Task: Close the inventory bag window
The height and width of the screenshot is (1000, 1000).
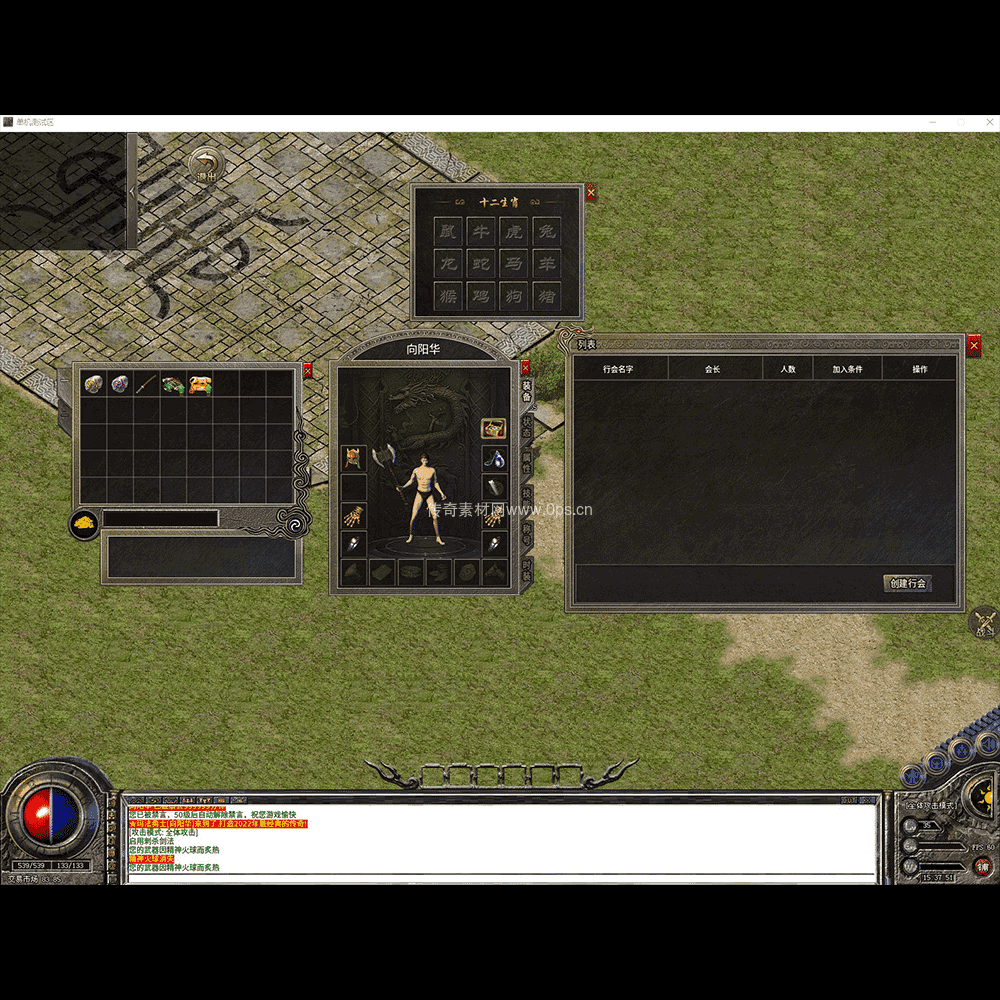Action: pos(307,370)
